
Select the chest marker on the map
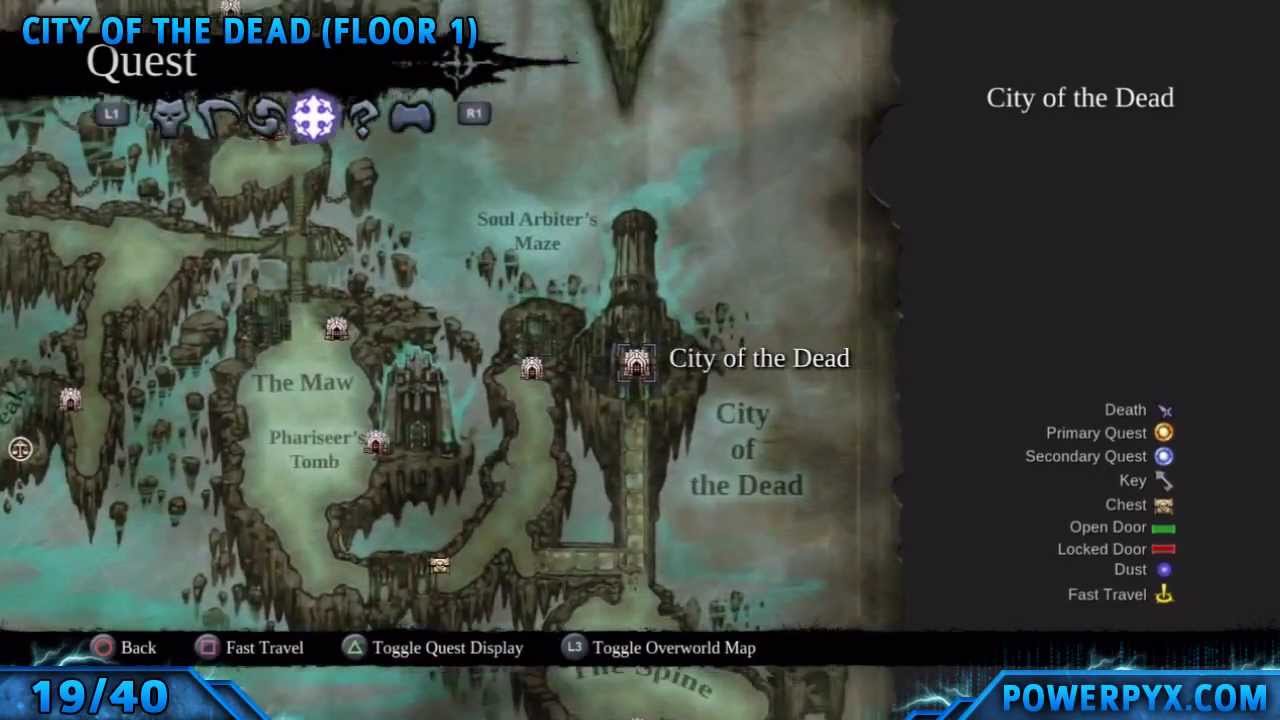(439, 565)
